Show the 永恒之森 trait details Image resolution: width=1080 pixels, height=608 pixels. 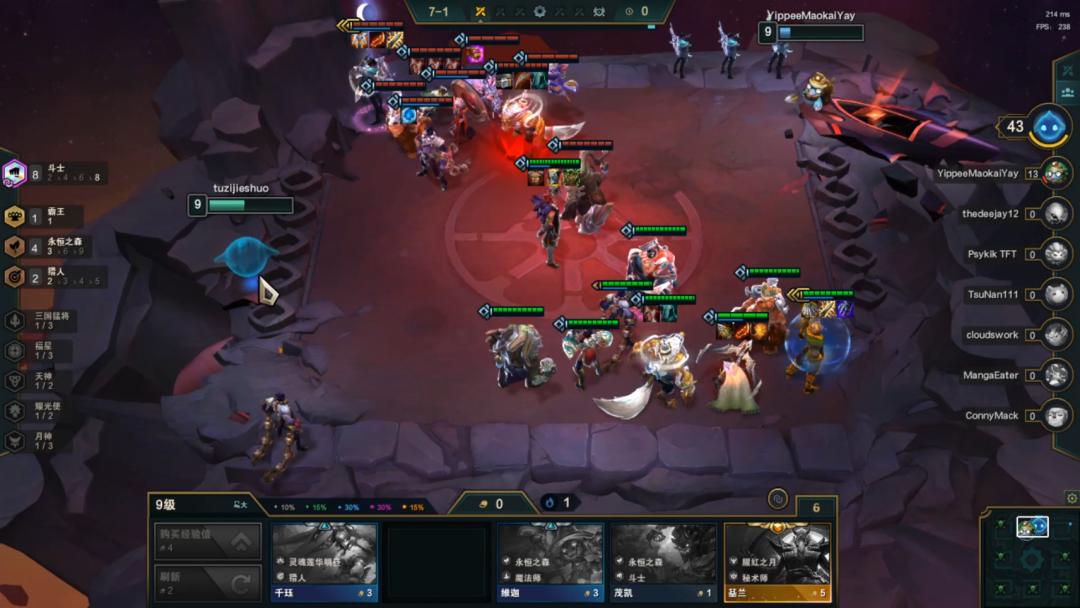[15, 247]
